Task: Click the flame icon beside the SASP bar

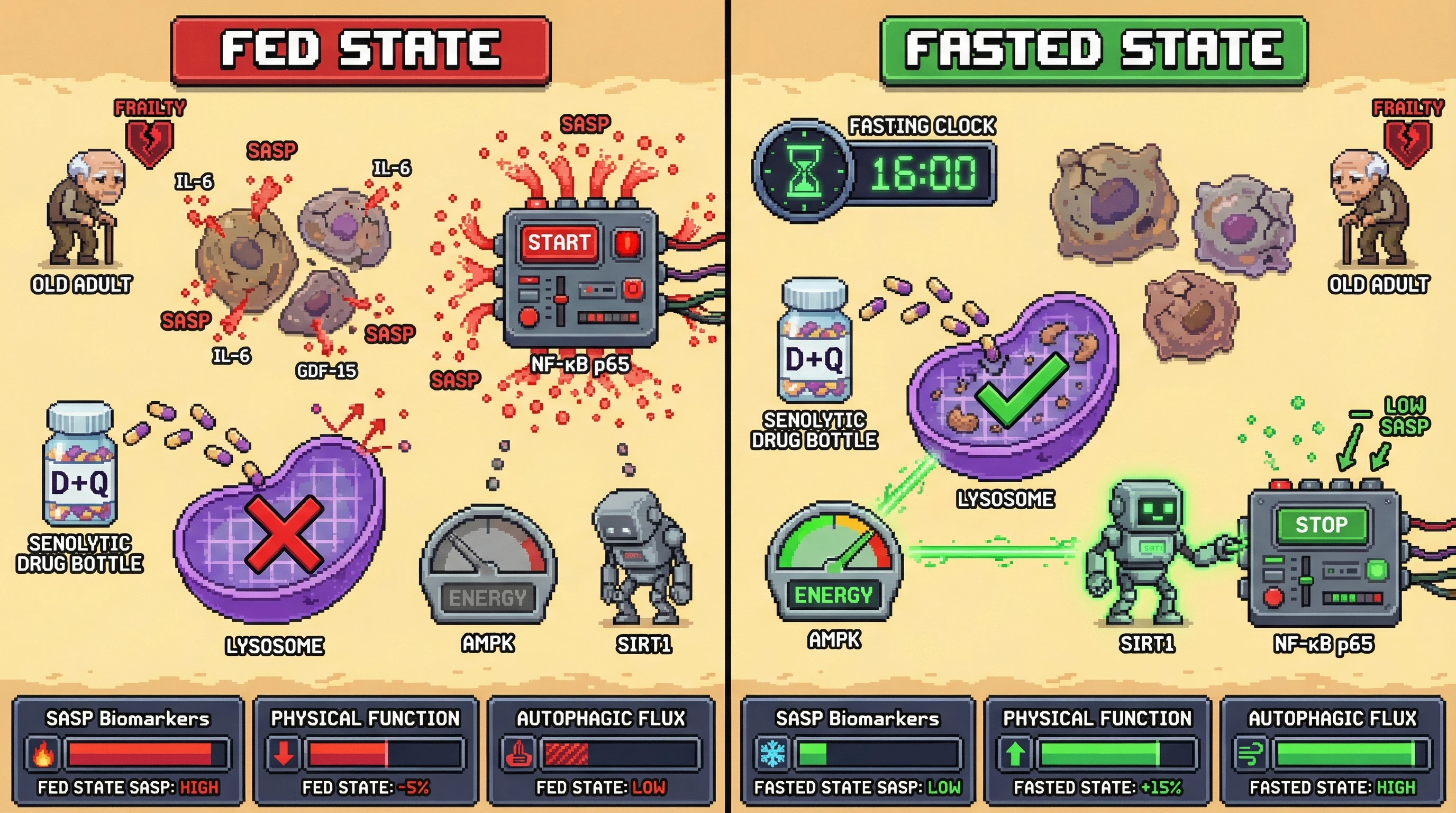Action: click(43, 754)
